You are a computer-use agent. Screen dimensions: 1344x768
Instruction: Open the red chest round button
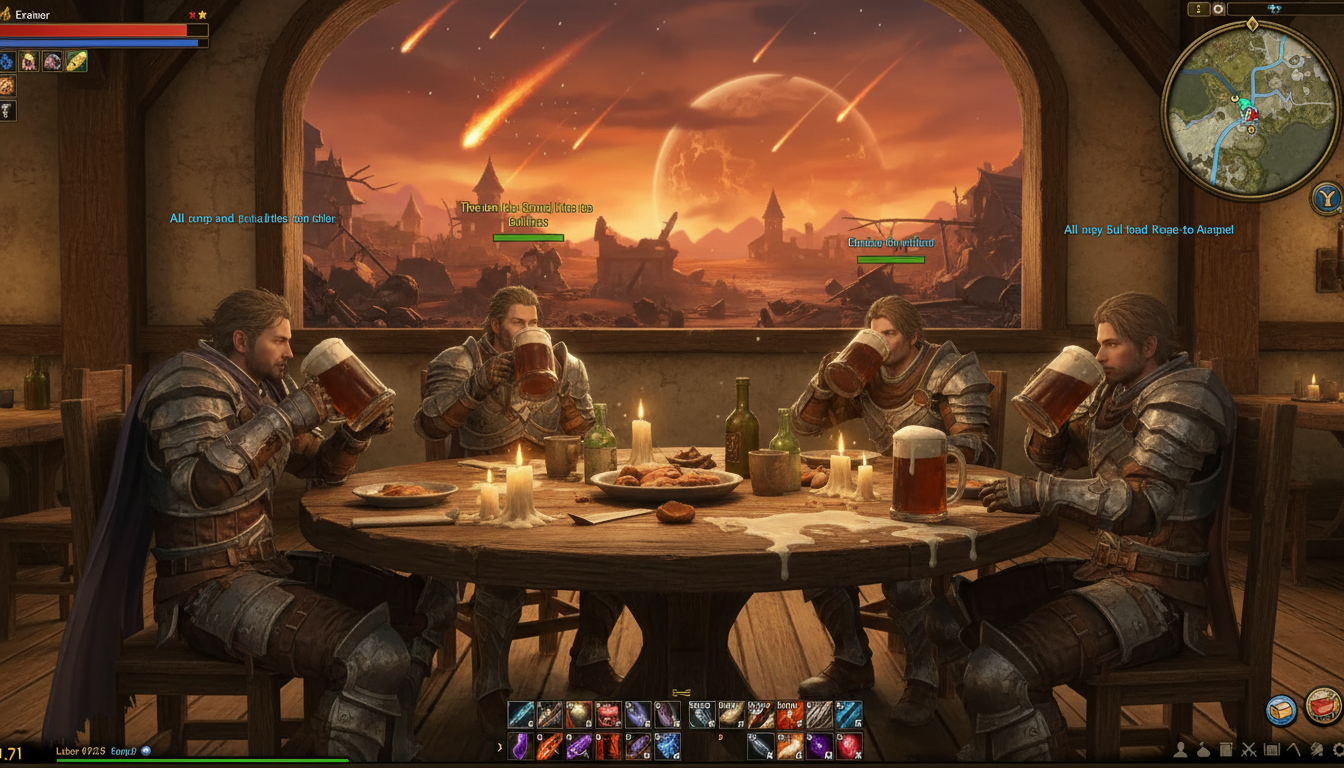(x=1323, y=706)
